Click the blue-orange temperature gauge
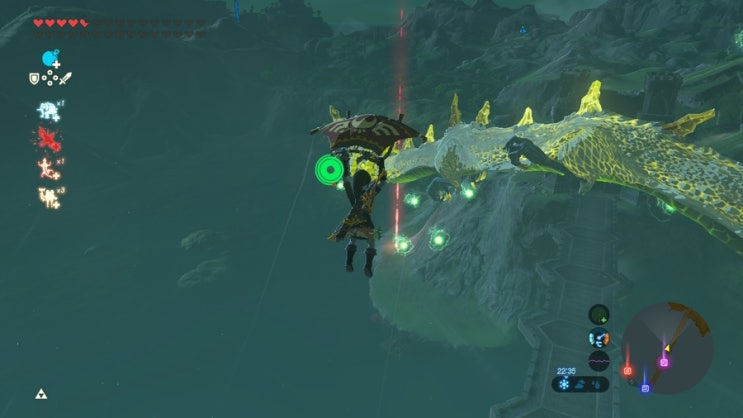Viewport: 743px width, 418px height. [x=599, y=338]
